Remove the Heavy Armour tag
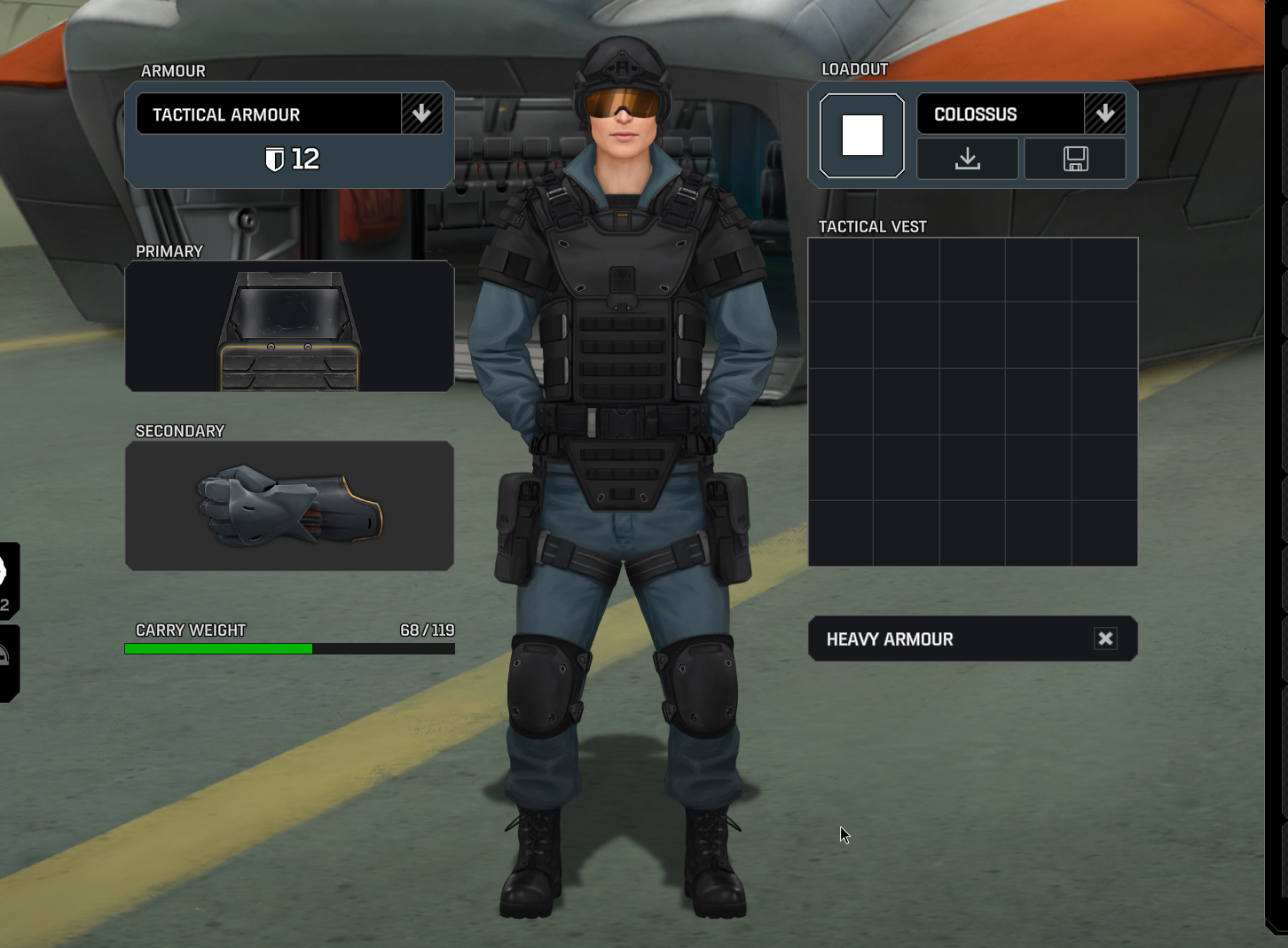1288x948 pixels. click(1105, 639)
